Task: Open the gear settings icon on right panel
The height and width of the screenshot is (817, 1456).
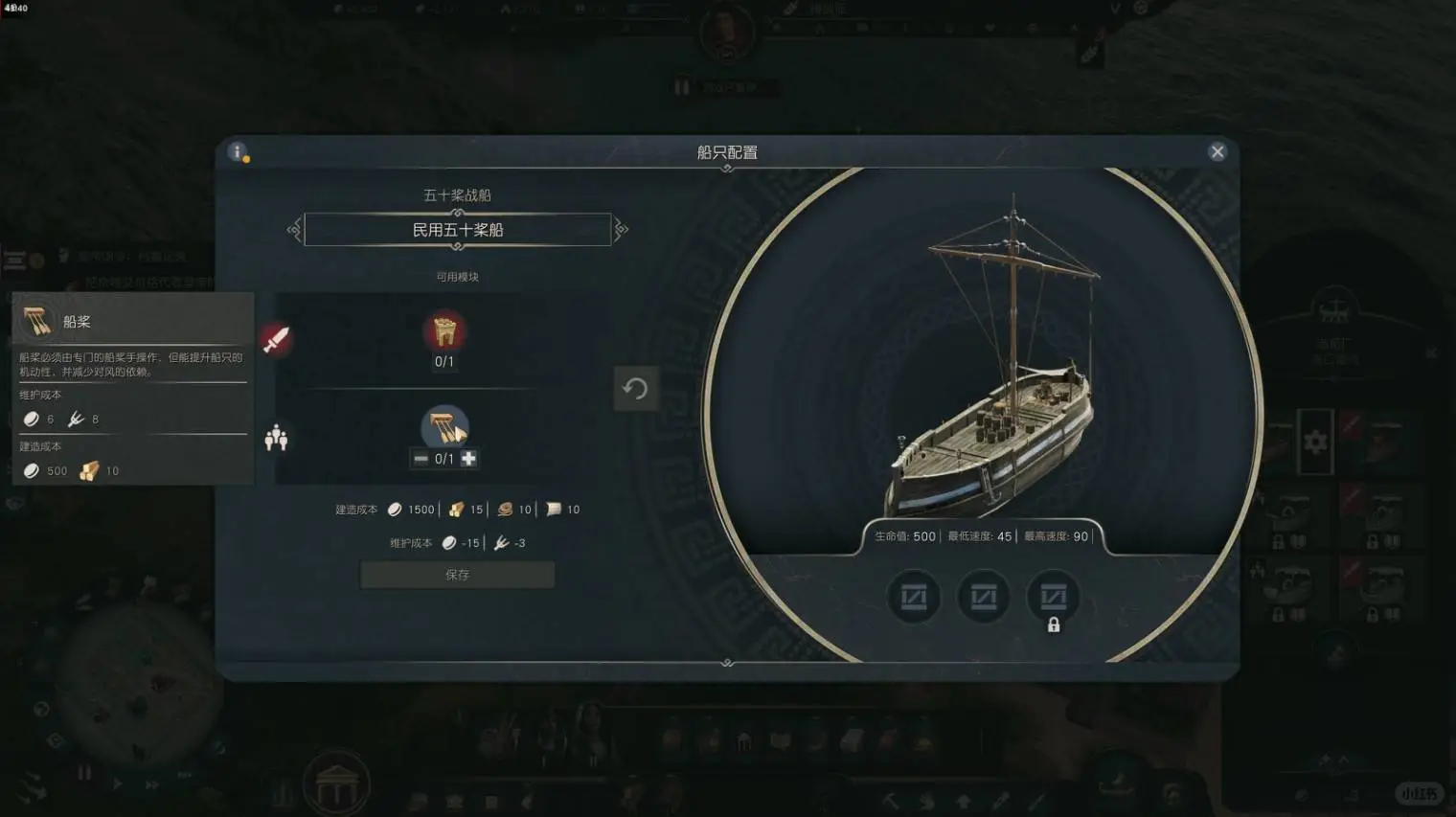Action: pyautogui.click(x=1315, y=442)
